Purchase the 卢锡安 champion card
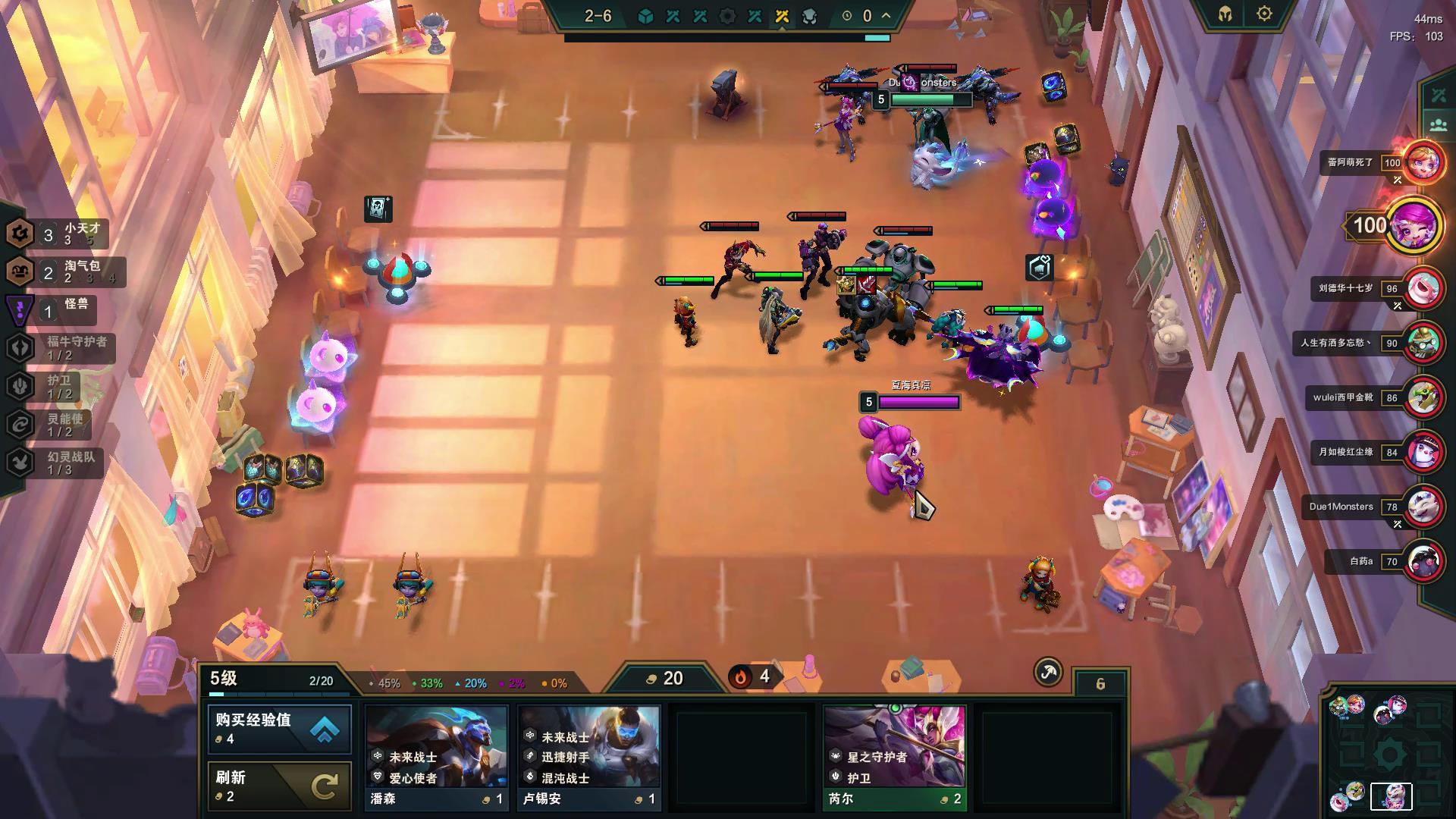This screenshot has height=819, width=1456. [x=589, y=757]
